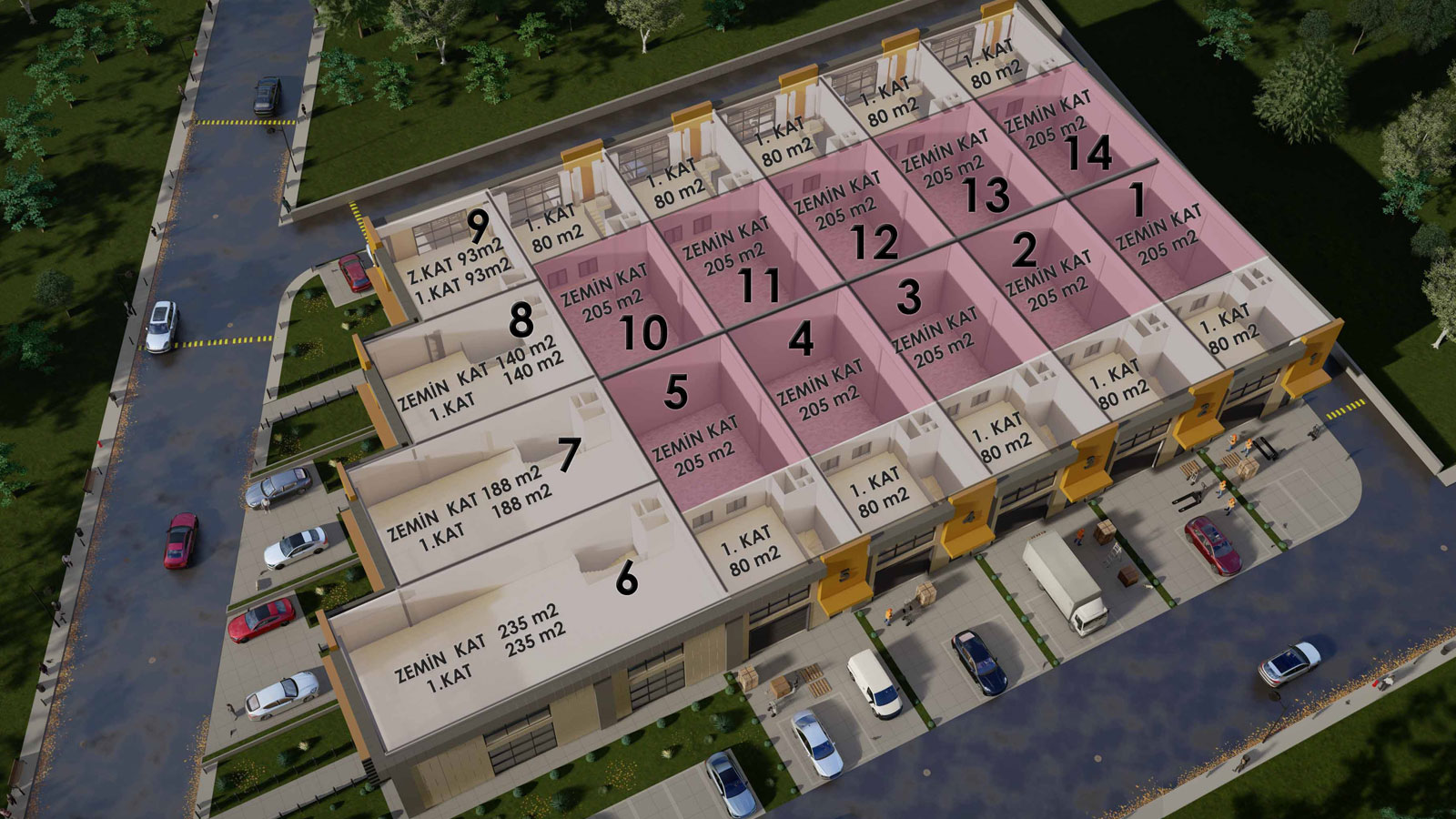Screen dimensions: 1456x819
Task: Pick the unit marked 13
Action: [x=960, y=173]
